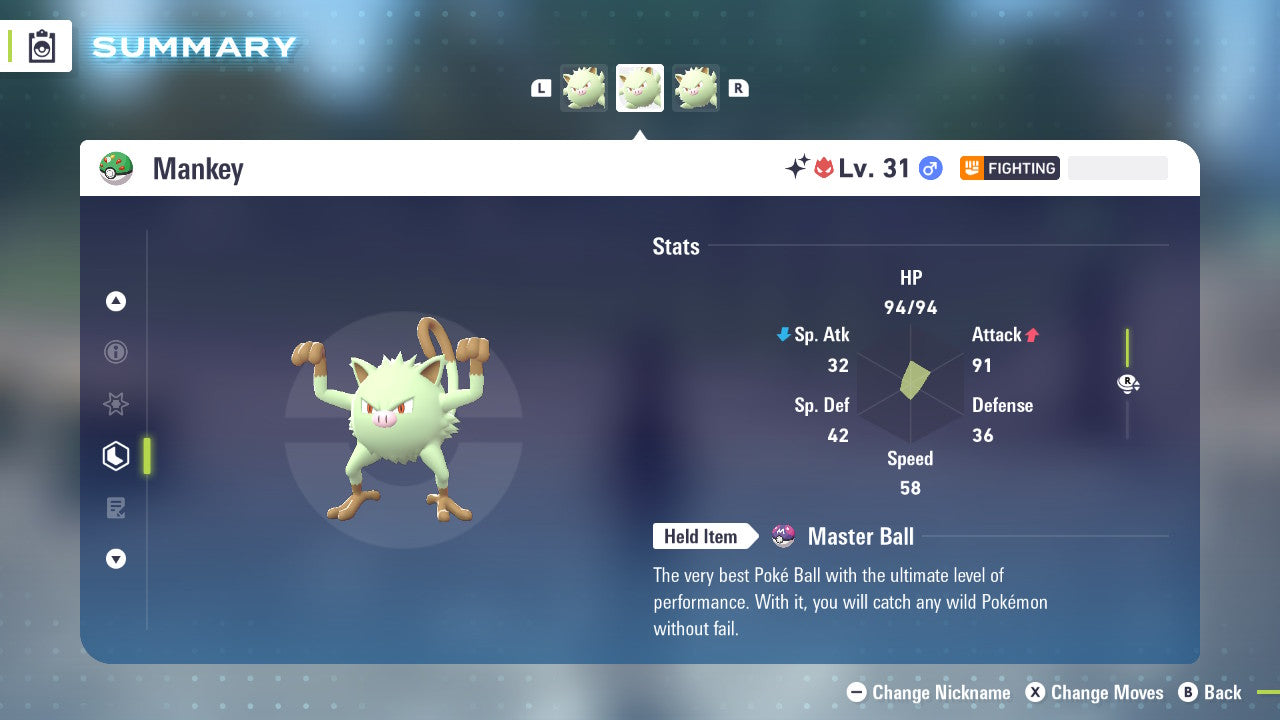
Task: Click Change Nickname at the bottom
Action: coord(928,692)
